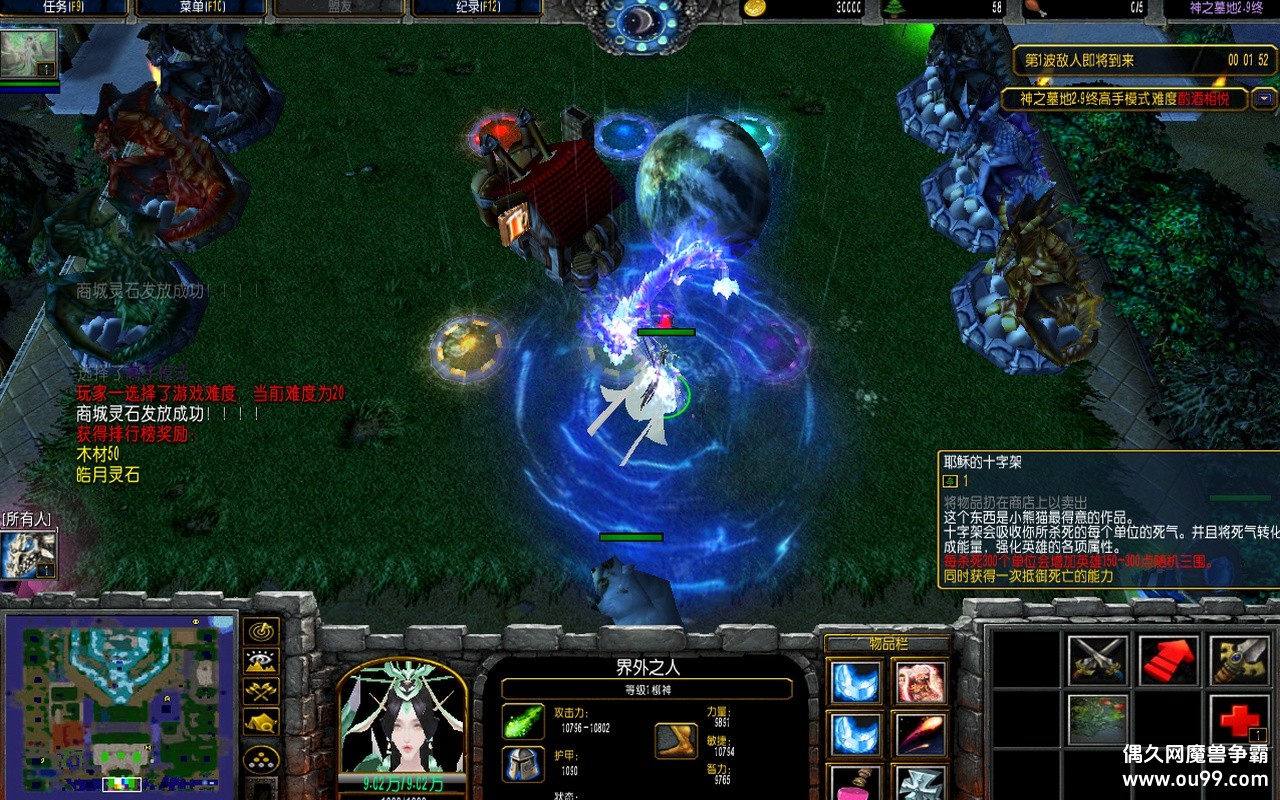Use the glowing blue item in first inventory slot
The height and width of the screenshot is (800, 1280).
[x=857, y=682]
